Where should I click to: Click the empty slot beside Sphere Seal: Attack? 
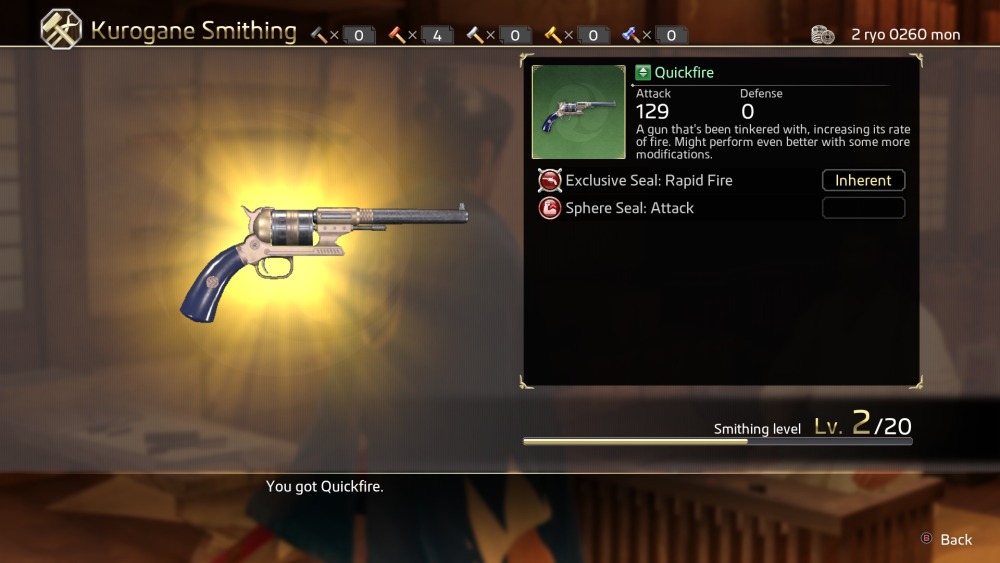863,208
